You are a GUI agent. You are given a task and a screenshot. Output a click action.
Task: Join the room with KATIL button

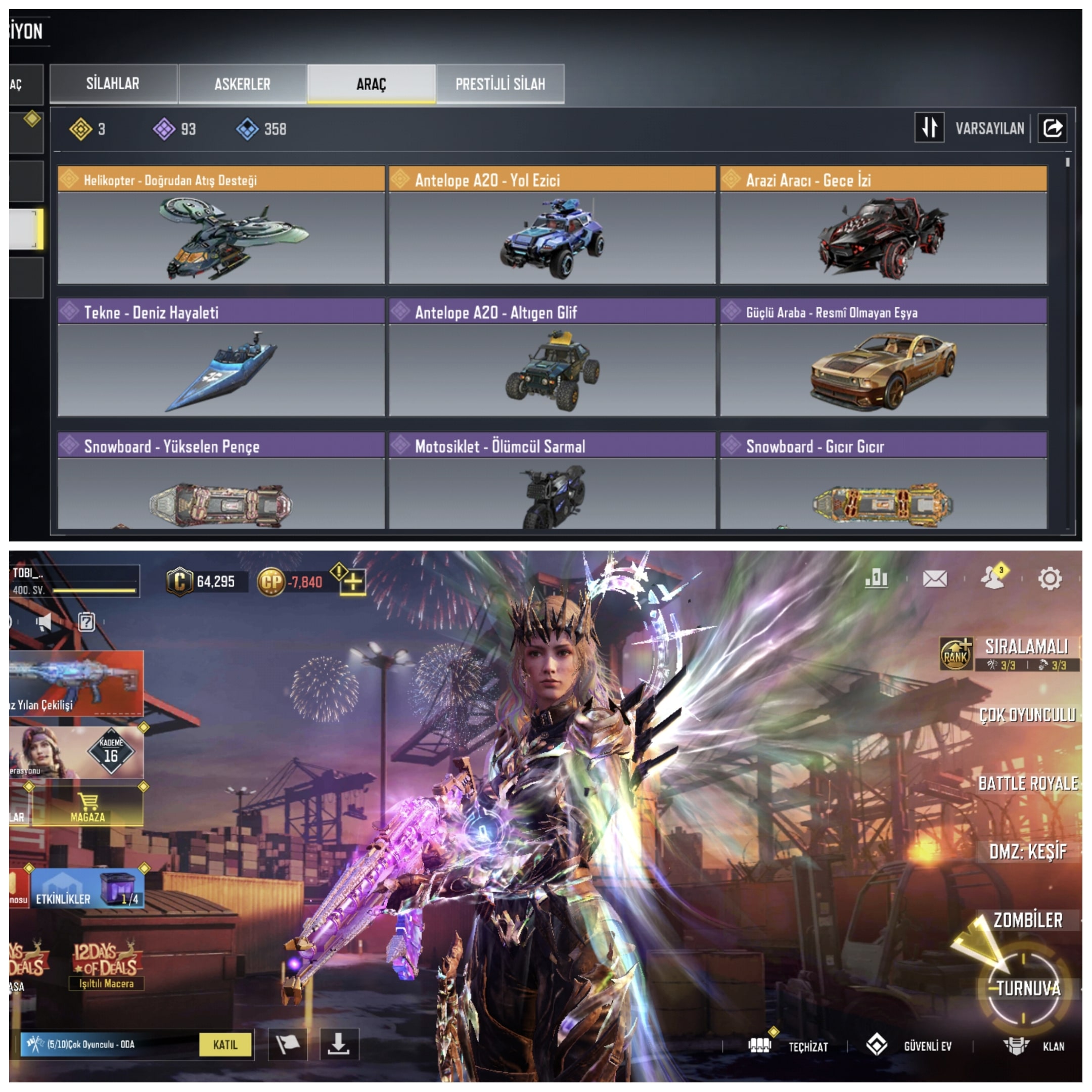point(225,1044)
